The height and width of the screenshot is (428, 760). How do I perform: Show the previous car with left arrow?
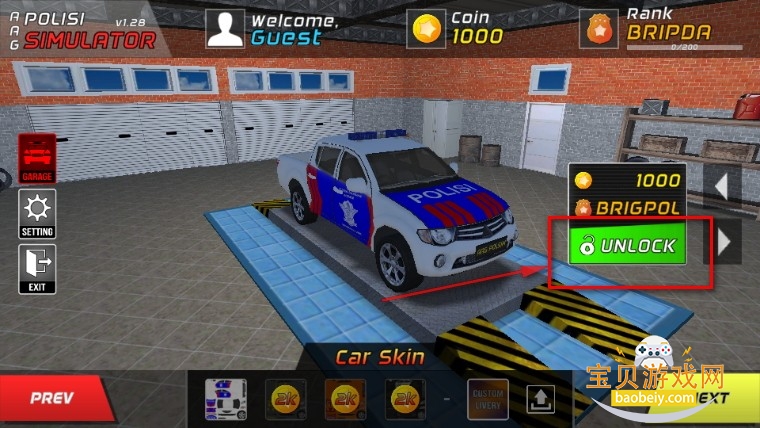pyautogui.click(x=725, y=184)
